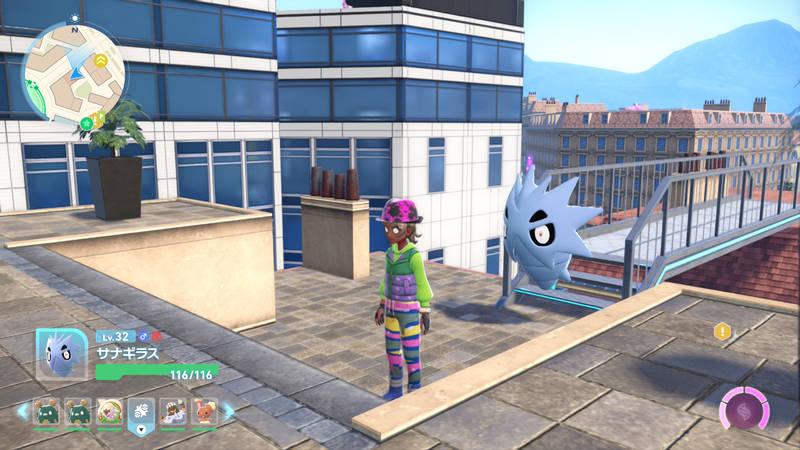
Task: Click the green star marker on the minimap edge
Action: click(86, 120)
